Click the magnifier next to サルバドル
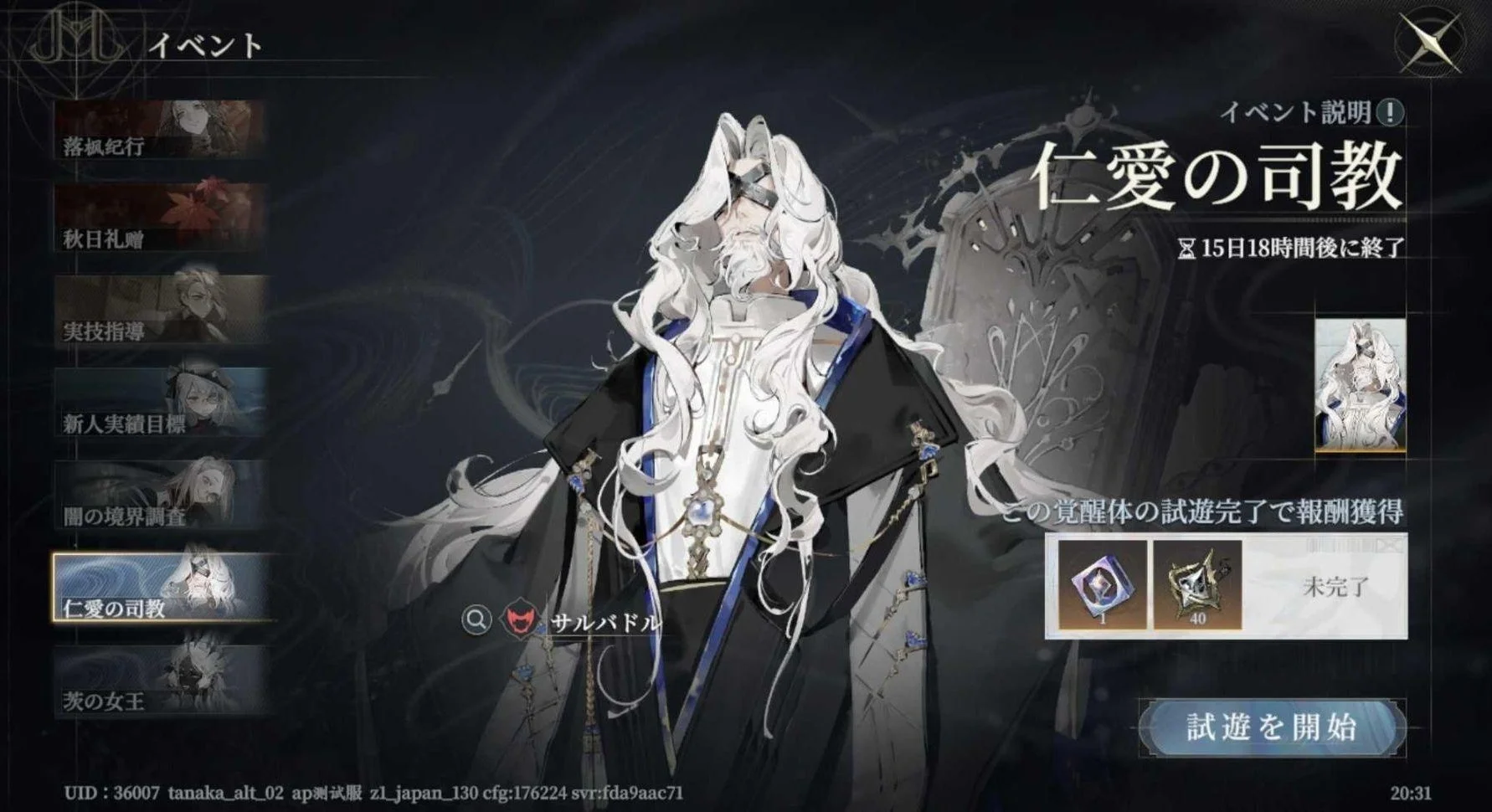1492x812 pixels. coord(476,620)
